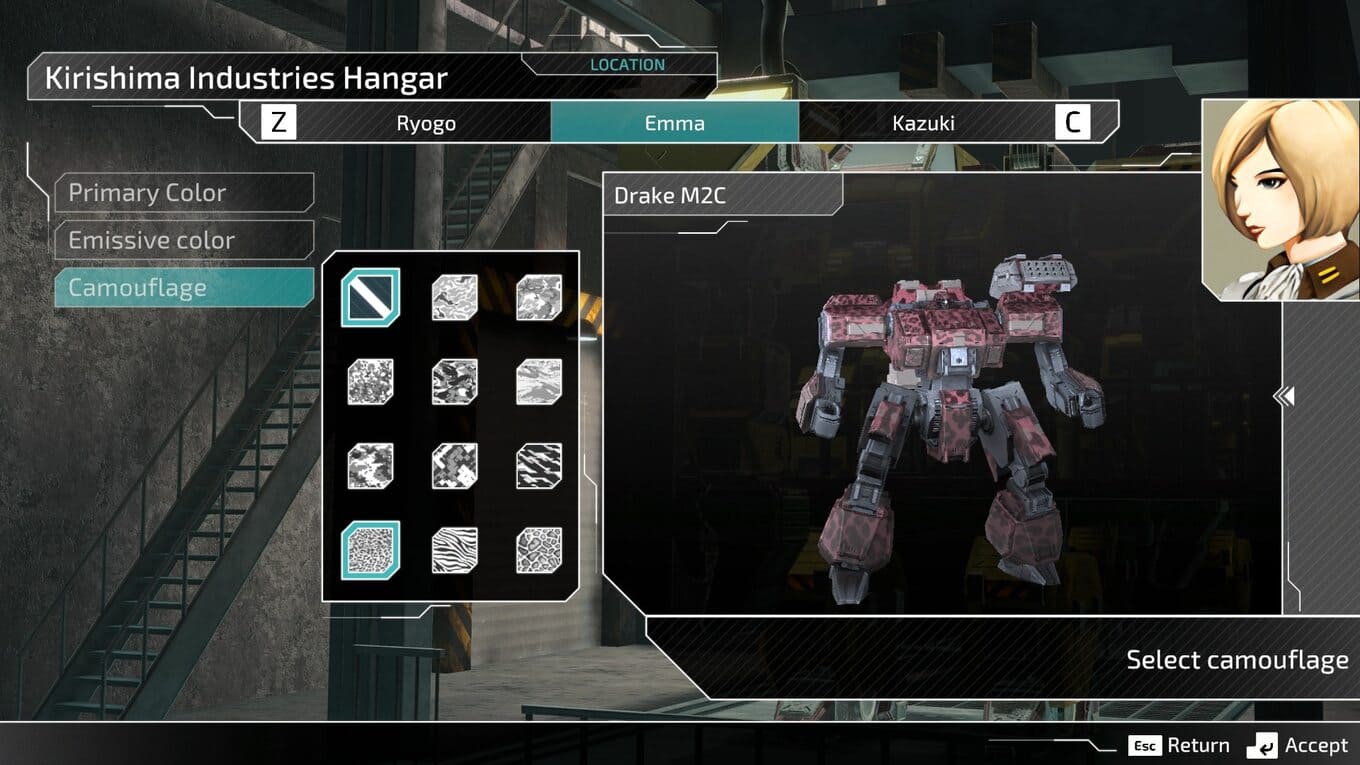Expand the side panel double-arrow
This screenshot has height=765, width=1360.
coord(1284,397)
